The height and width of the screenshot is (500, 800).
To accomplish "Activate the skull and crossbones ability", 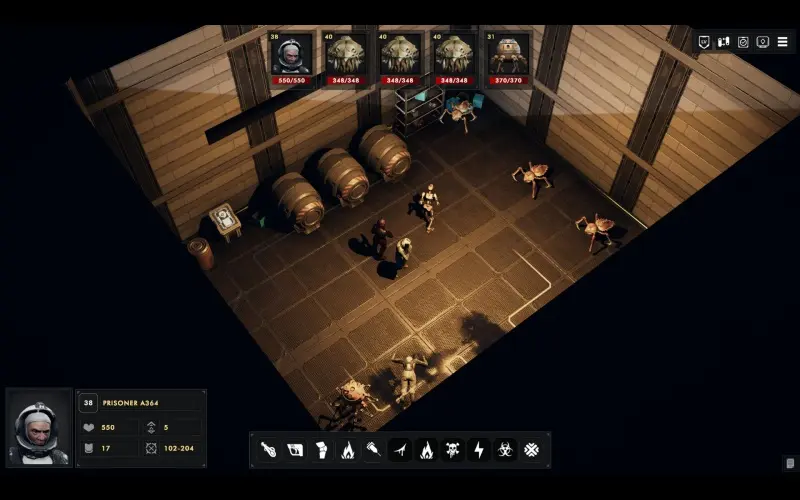I will [x=452, y=450].
